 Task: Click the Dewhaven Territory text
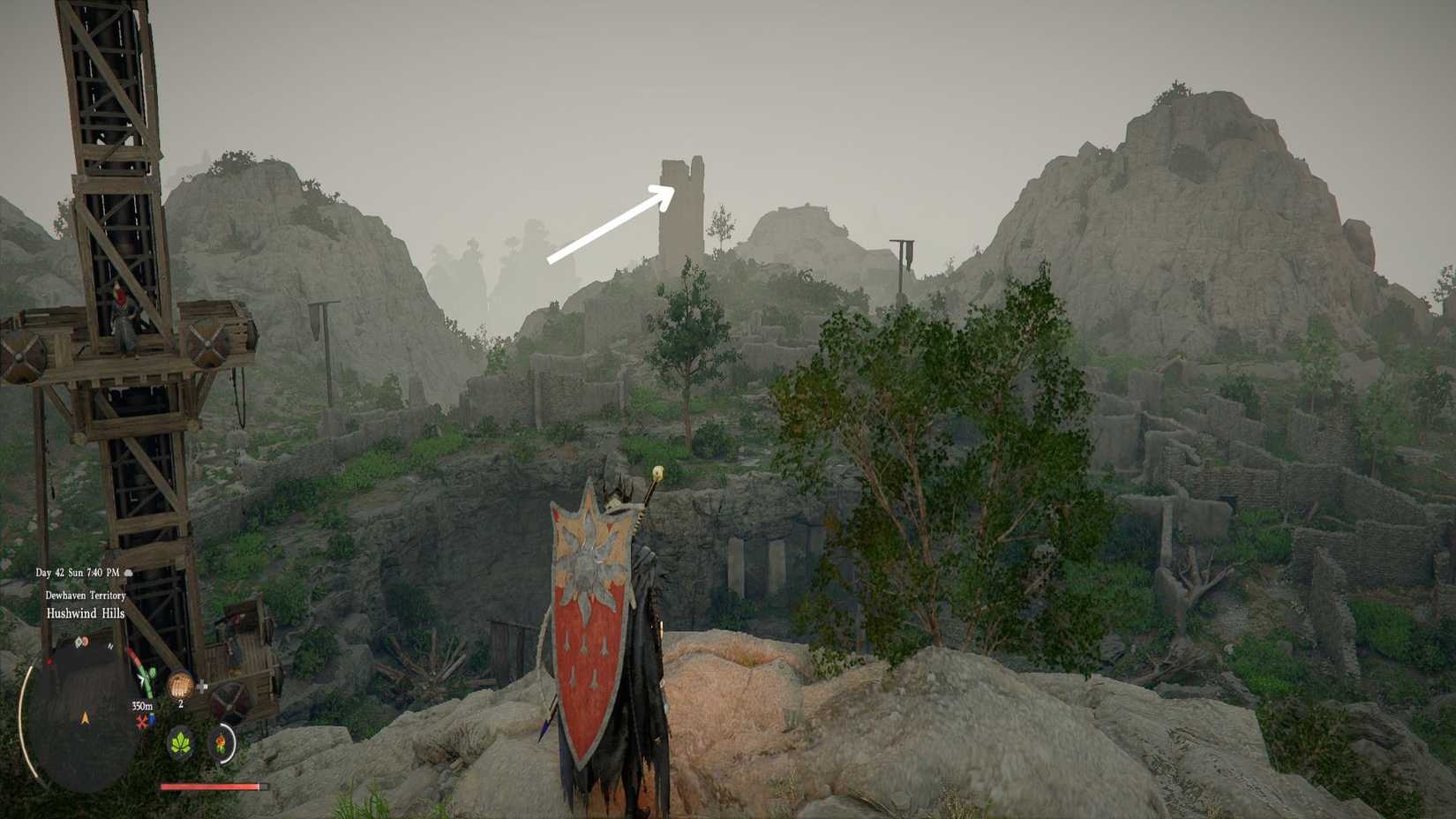[x=85, y=595]
